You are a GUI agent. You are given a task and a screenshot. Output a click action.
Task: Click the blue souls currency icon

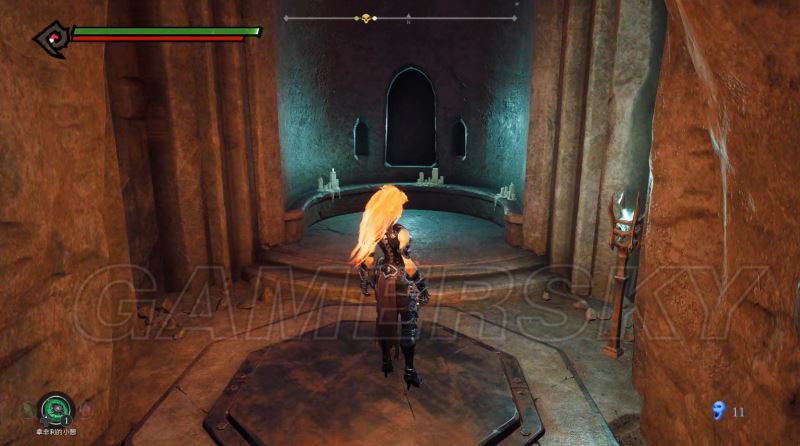tap(718, 409)
